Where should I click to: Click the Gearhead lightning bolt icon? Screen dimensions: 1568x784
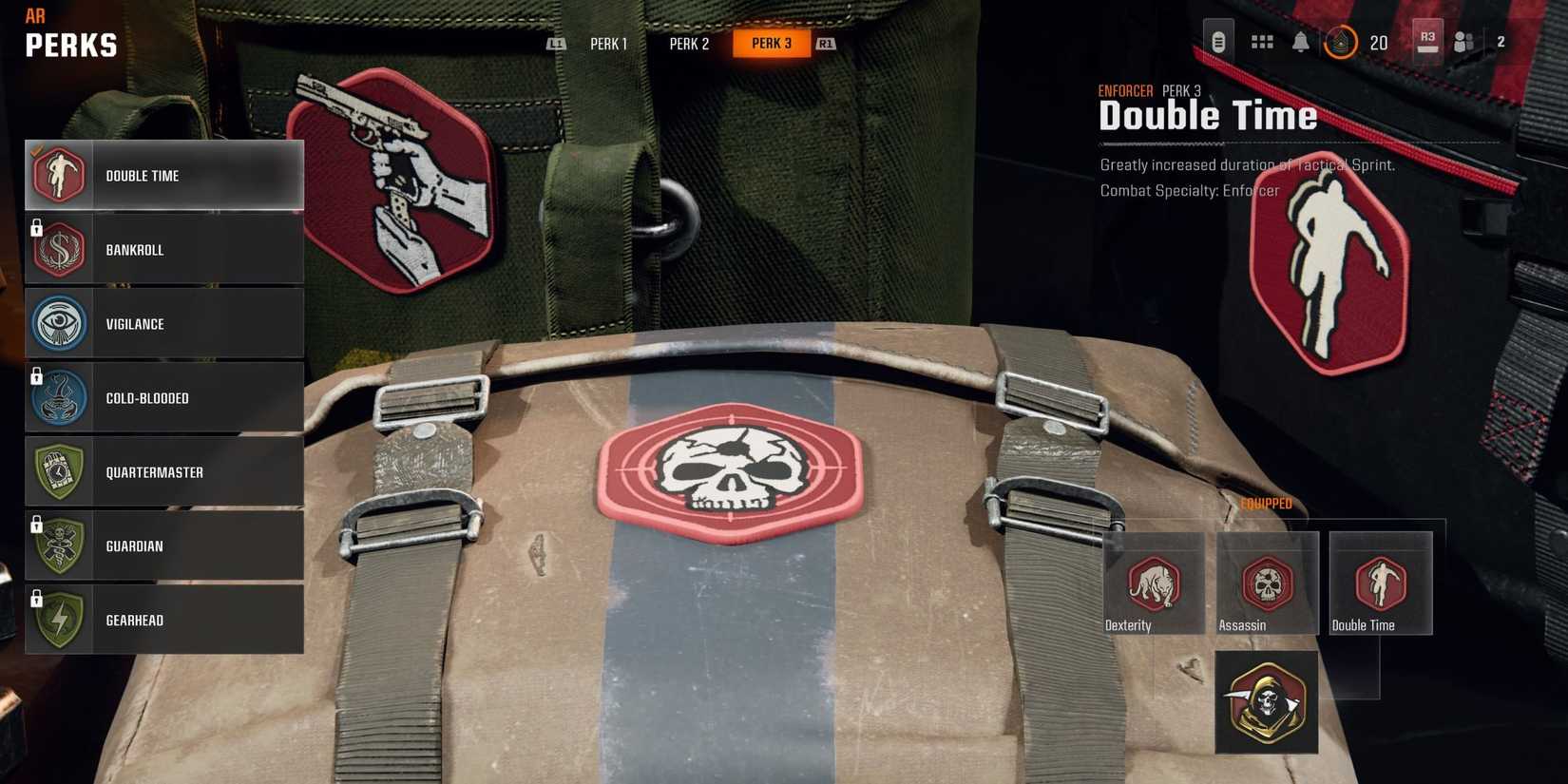[x=59, y=620]
